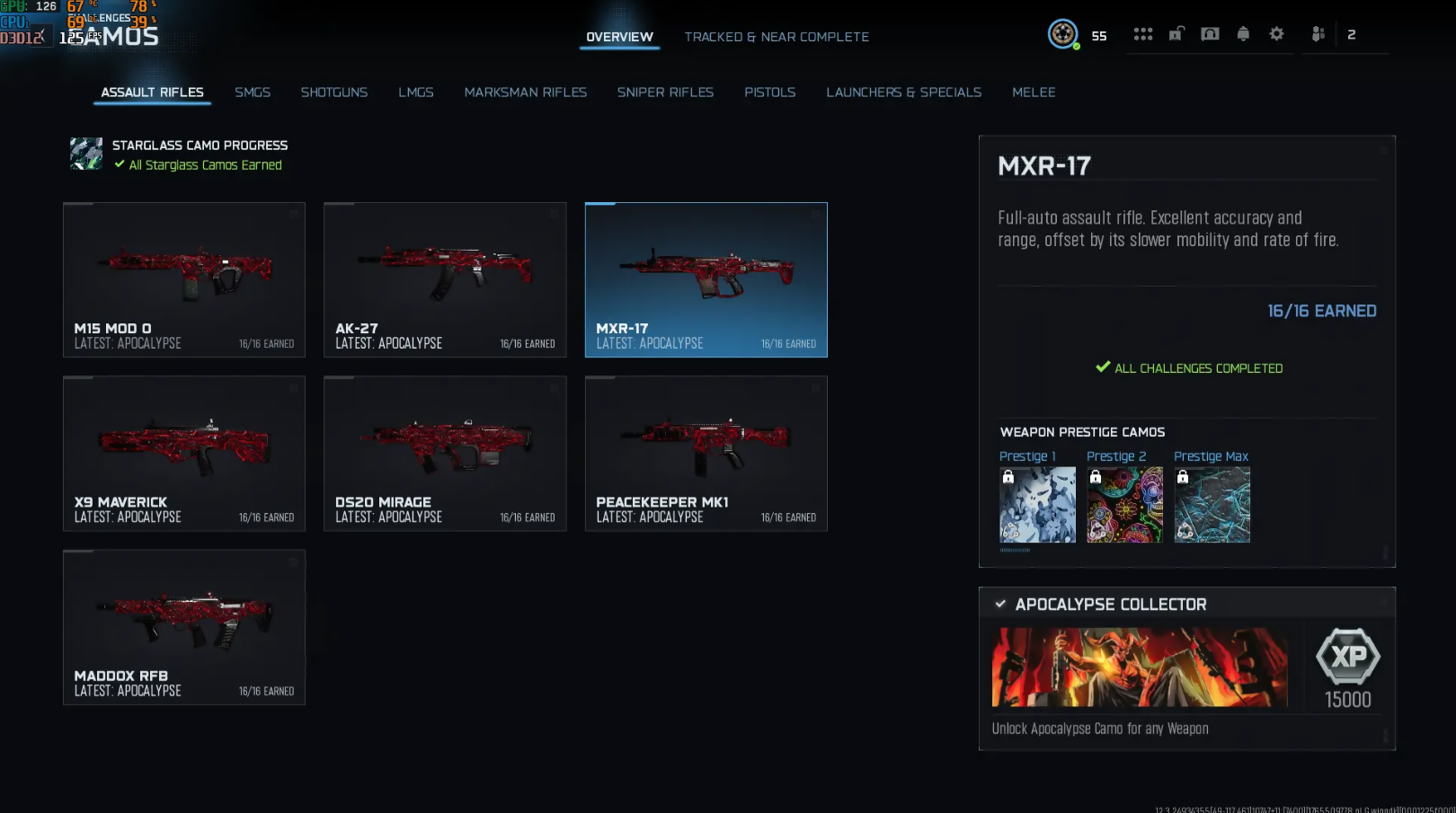Select the LMGs tab
This screenshot has width=1456, height=813.
[416, 93]
